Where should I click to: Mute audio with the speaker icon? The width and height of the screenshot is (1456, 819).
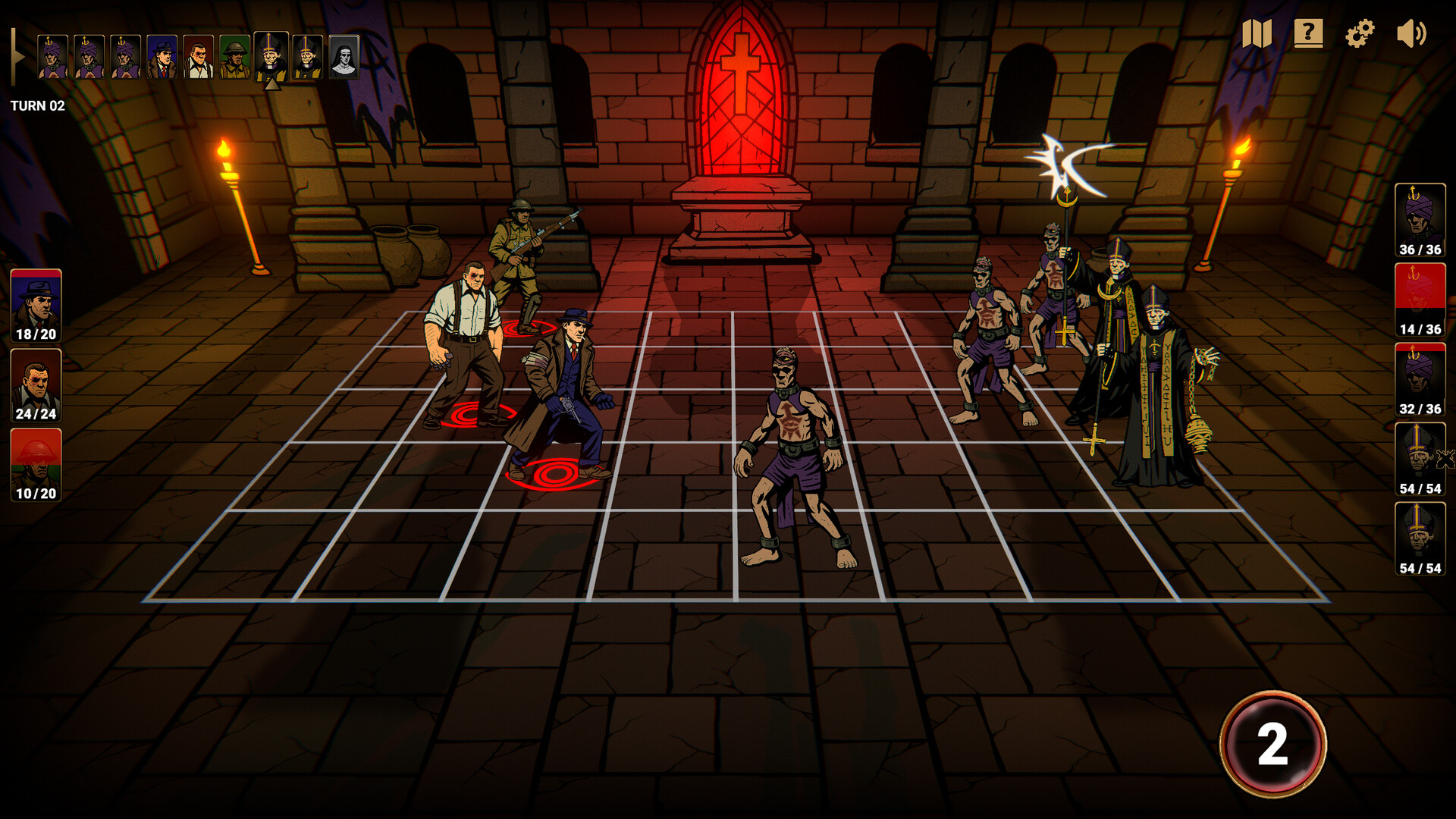[x=1410, y=32]
